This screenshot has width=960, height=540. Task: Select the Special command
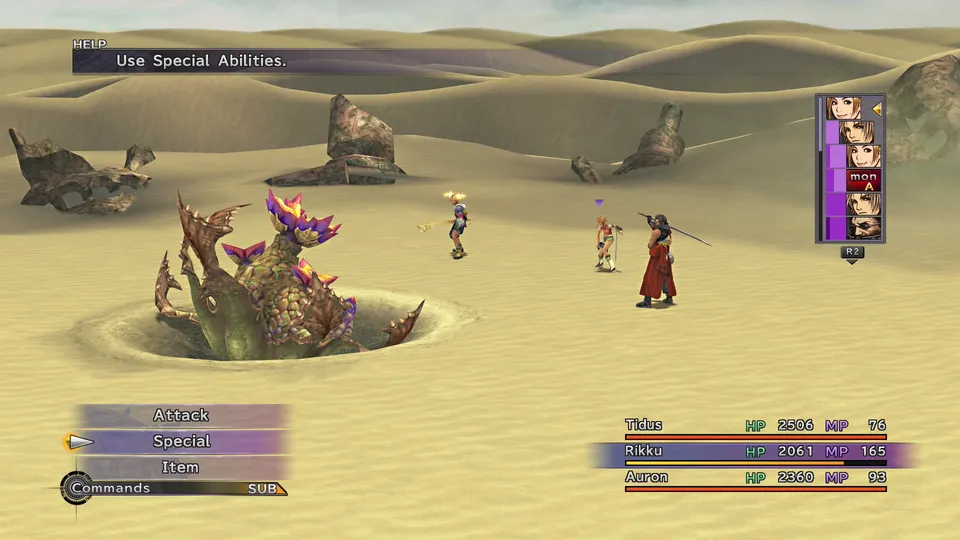point(181,441)
